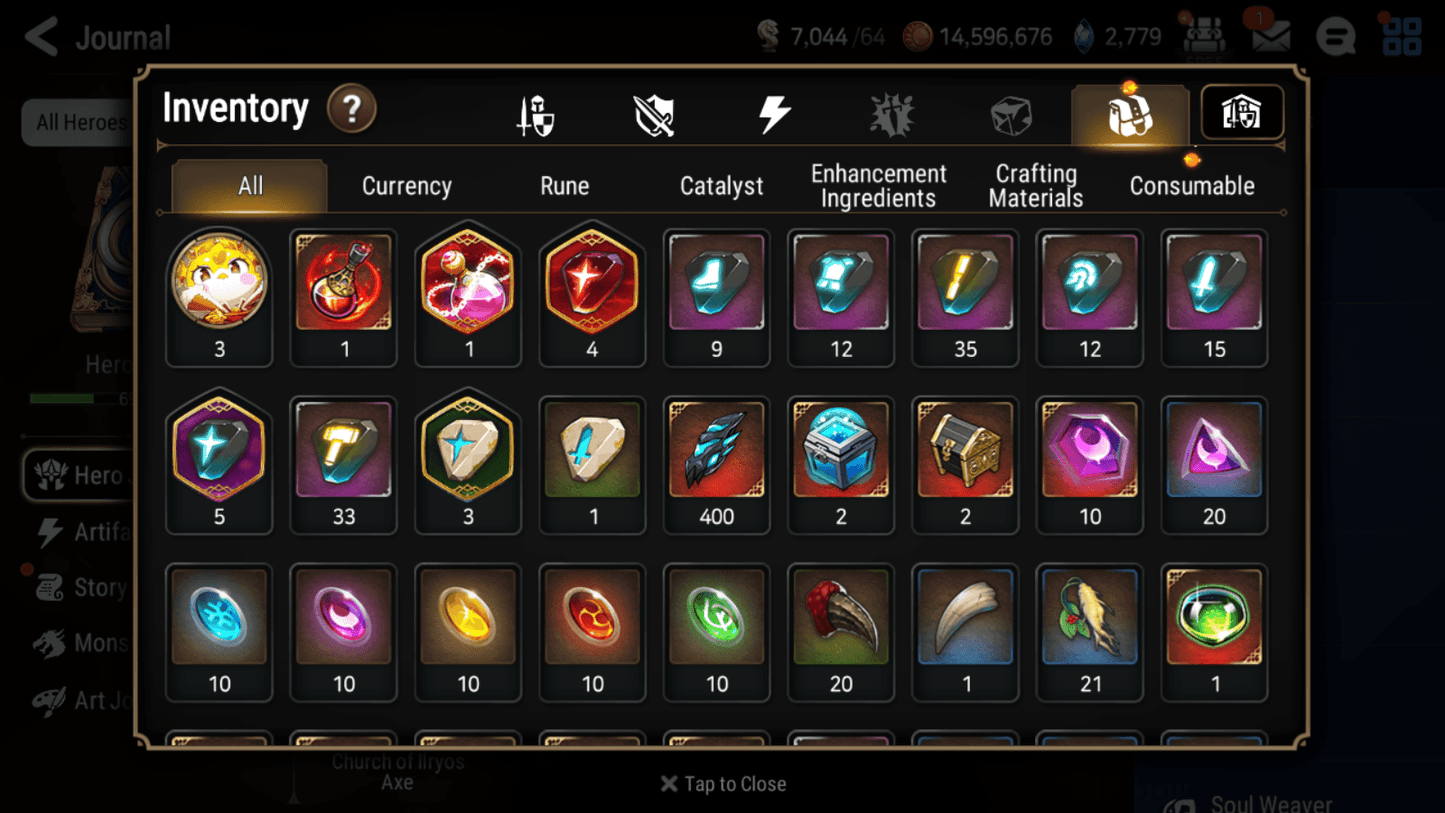Select the Rune filter tab
Viewport: 1445px width, 813px height.
click(564, 185)
